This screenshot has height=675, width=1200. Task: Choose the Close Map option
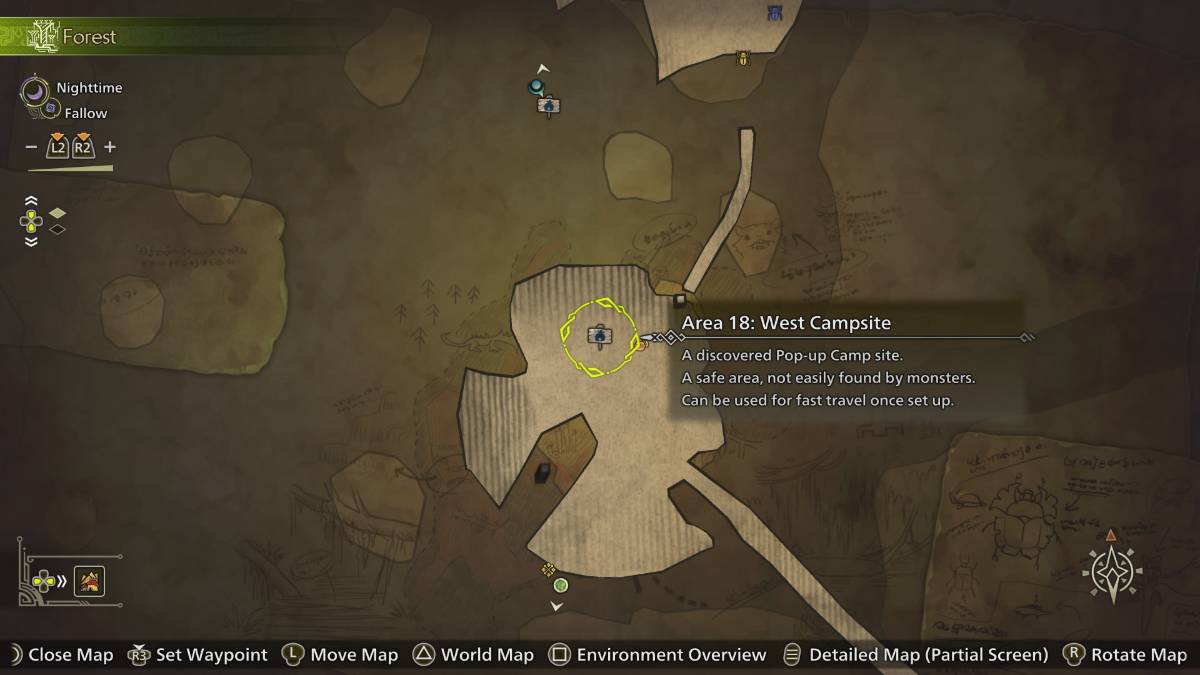click(x=70, y=655)
